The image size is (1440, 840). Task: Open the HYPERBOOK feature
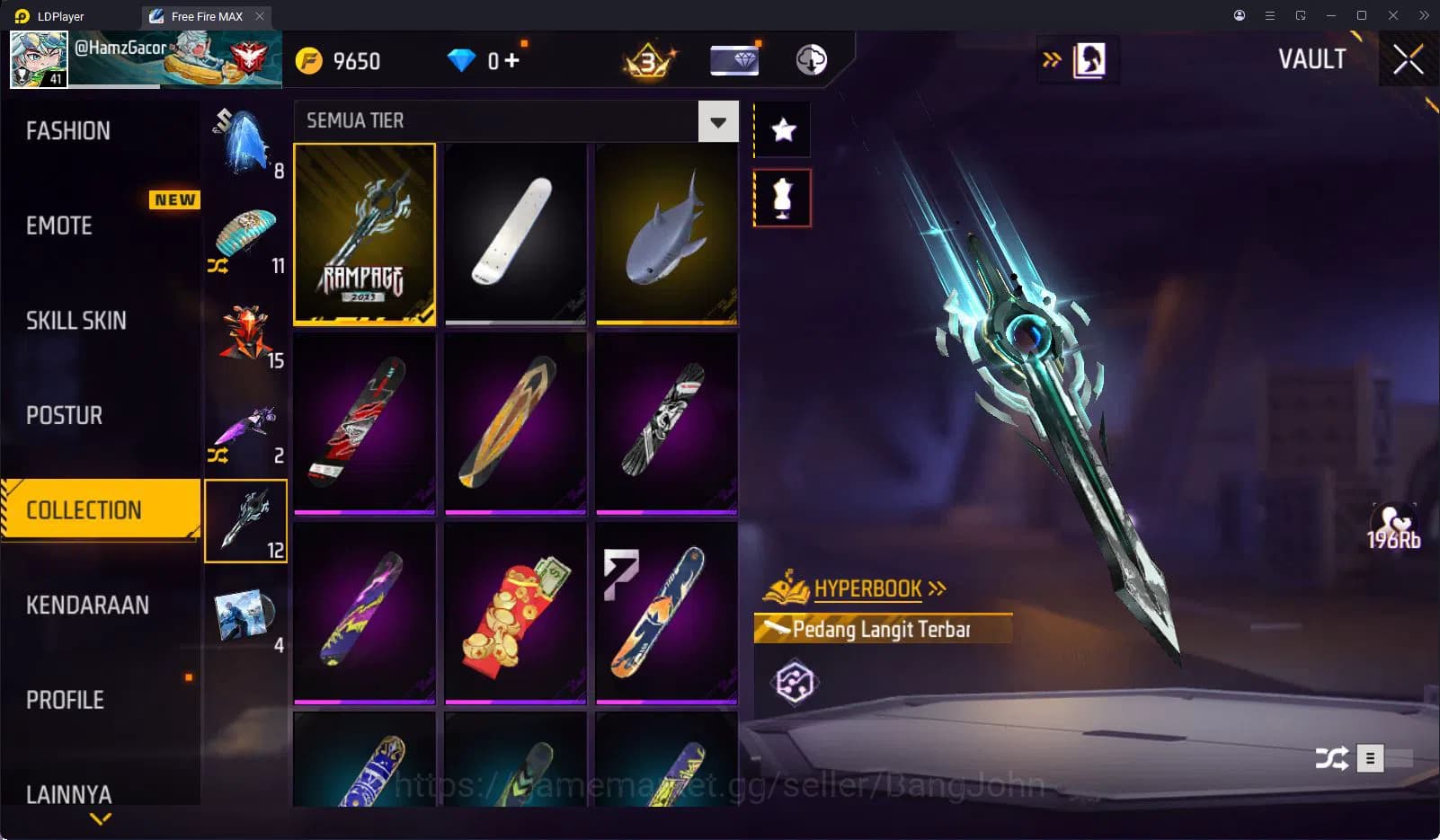(x=866, y=588)
